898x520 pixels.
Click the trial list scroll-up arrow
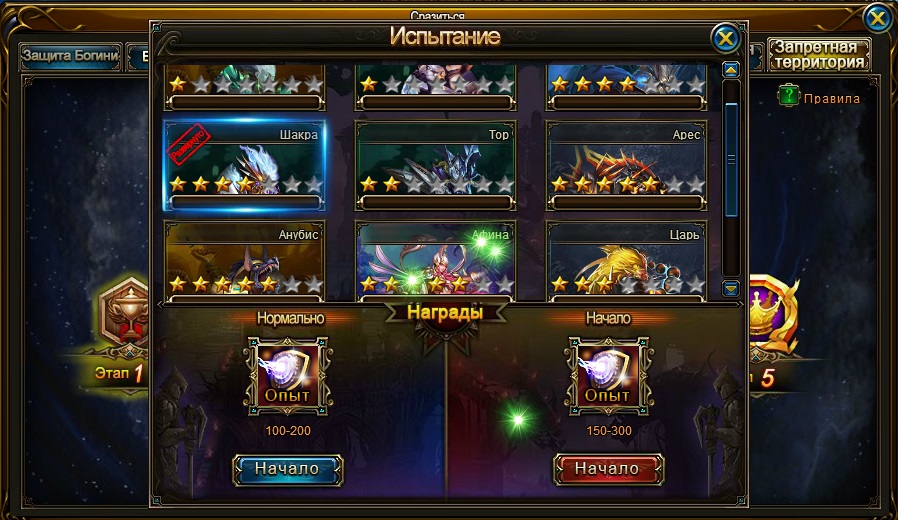731,70
